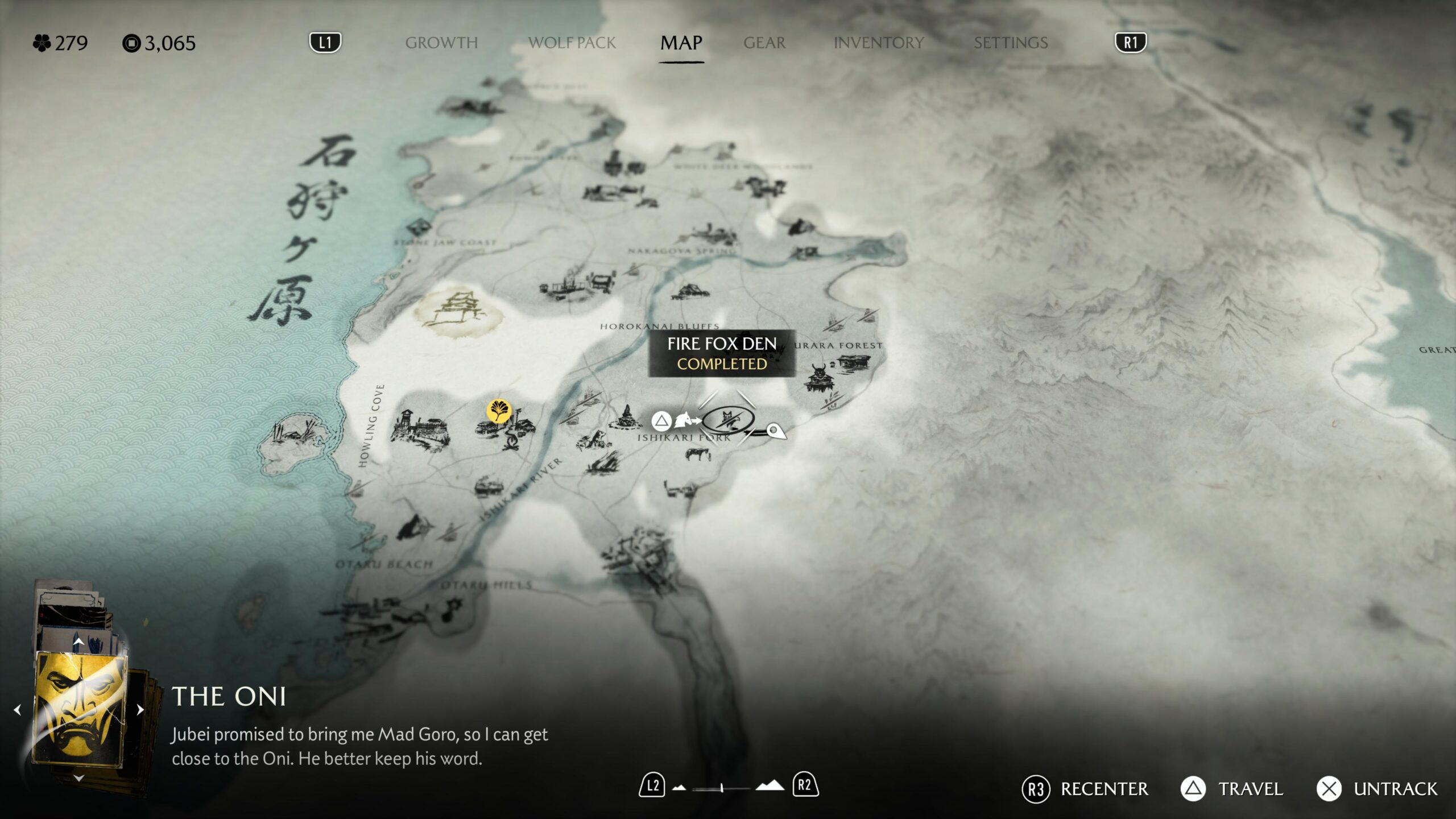Go to the Gear tab
Image resolution: width=1456 pixels, height=819 pixels.
coord(764,43)
